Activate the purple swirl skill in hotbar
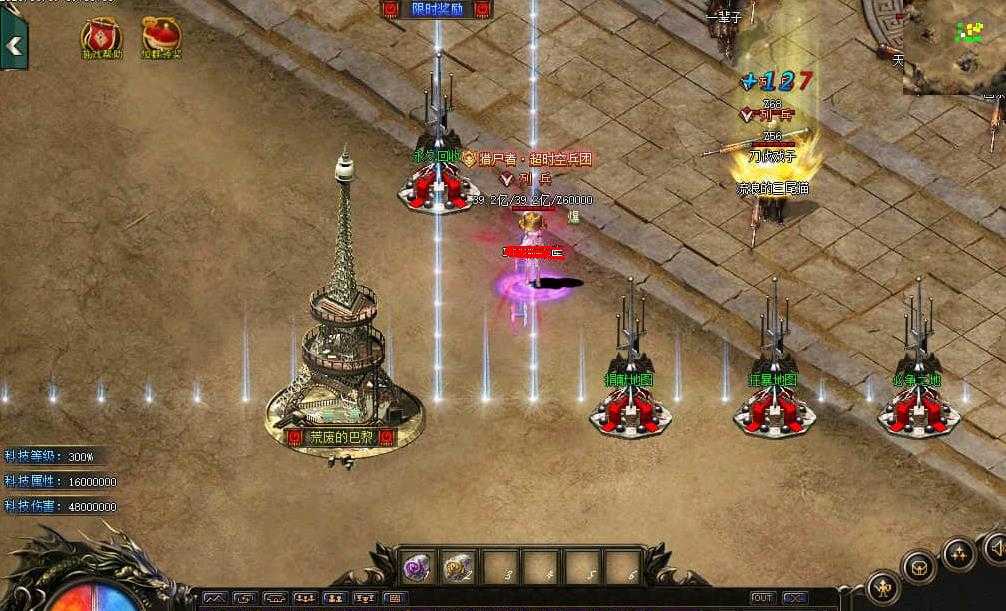This screenshot has width=1006, height=611. pos(416,567)
